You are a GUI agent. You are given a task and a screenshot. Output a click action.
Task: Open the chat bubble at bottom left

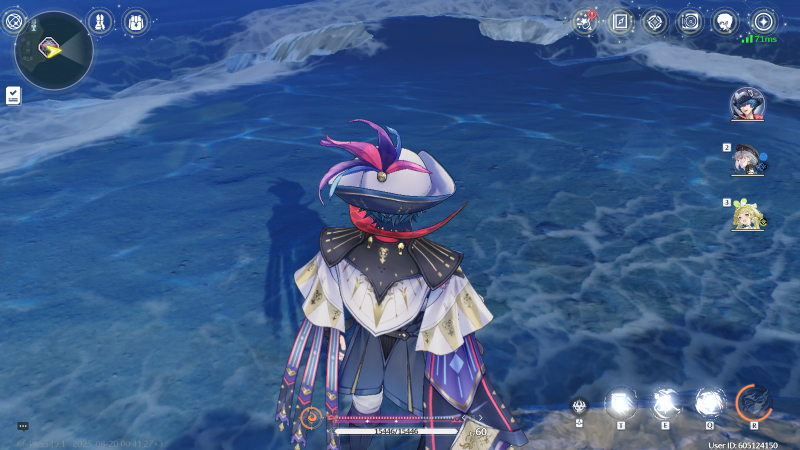[x=23, y=426]
